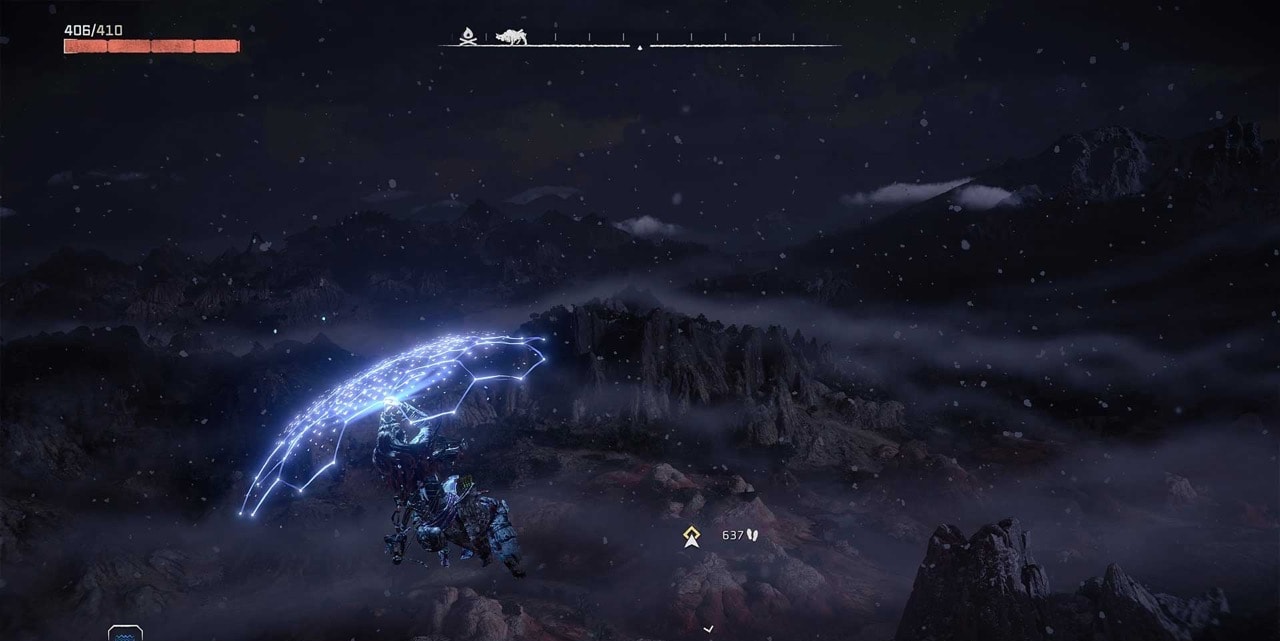The width and height of the screenshot is (1280, 641).
Task: Select the campfire icon on the compass
Action: click(x=467, y=37)
